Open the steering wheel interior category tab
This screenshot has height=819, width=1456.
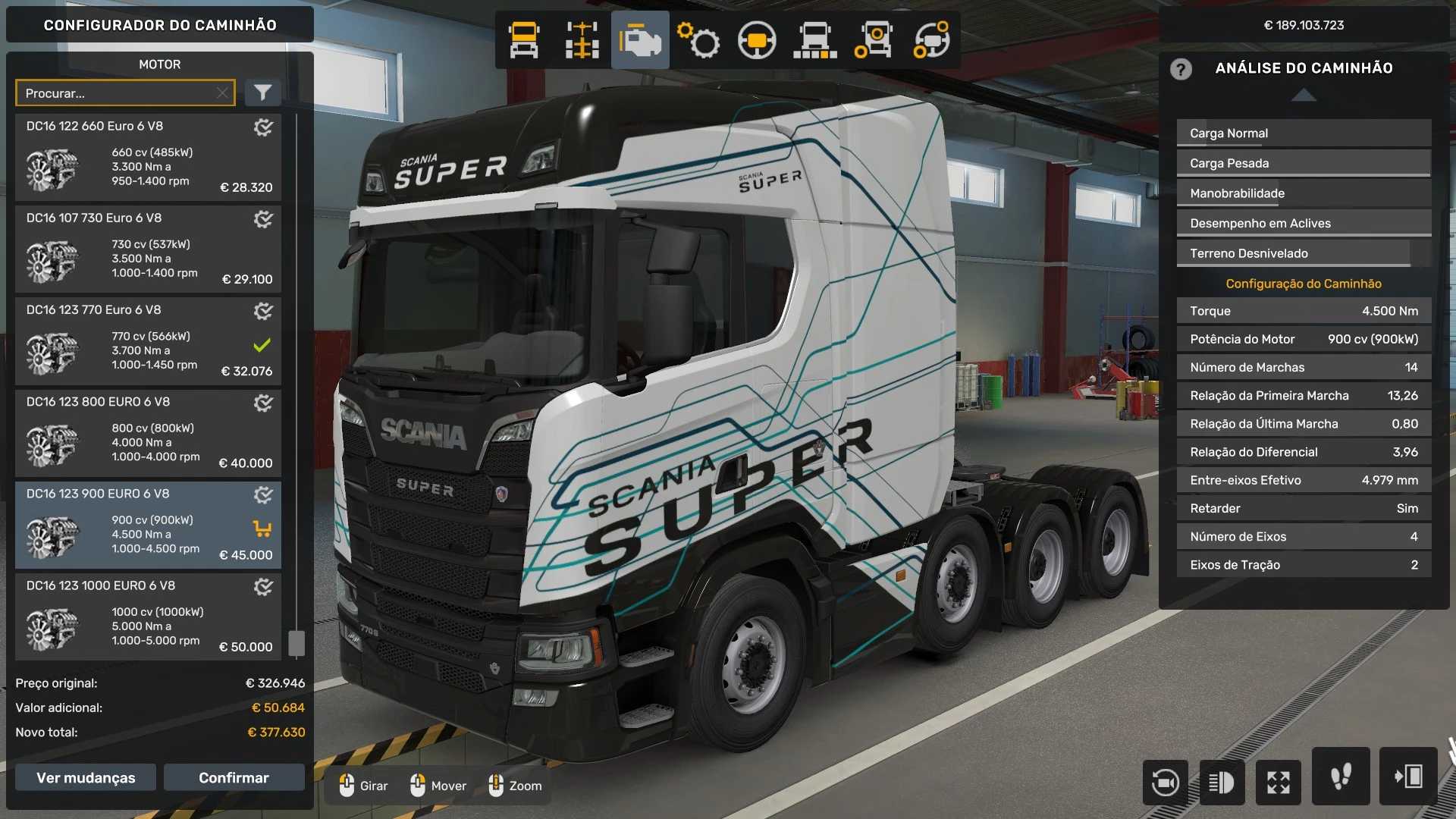coord(757,40)
